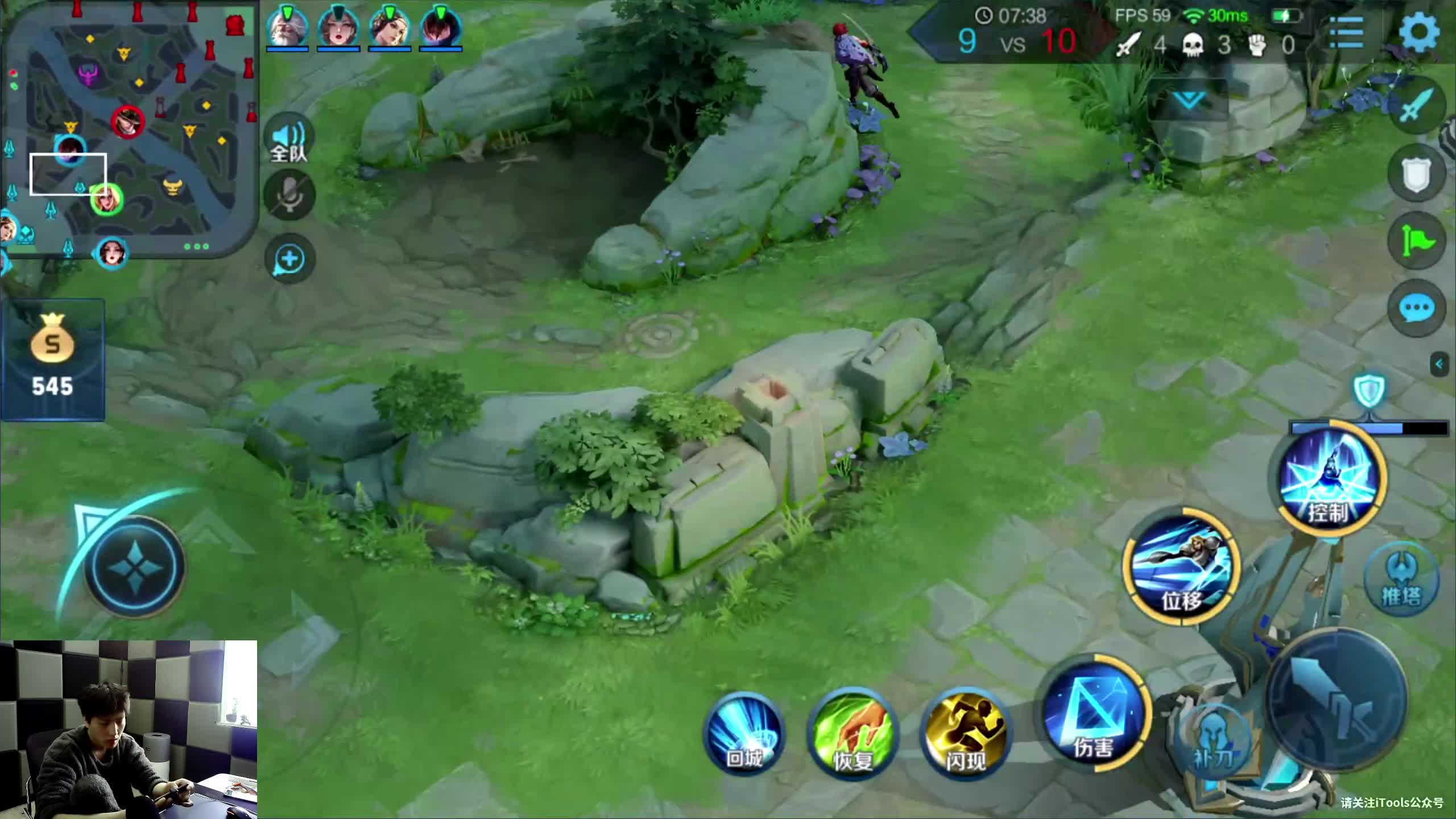This screenshot has width=1456, height=819.
Task: Open the quick chat plus bubble
Action: (x=289, y=259)
